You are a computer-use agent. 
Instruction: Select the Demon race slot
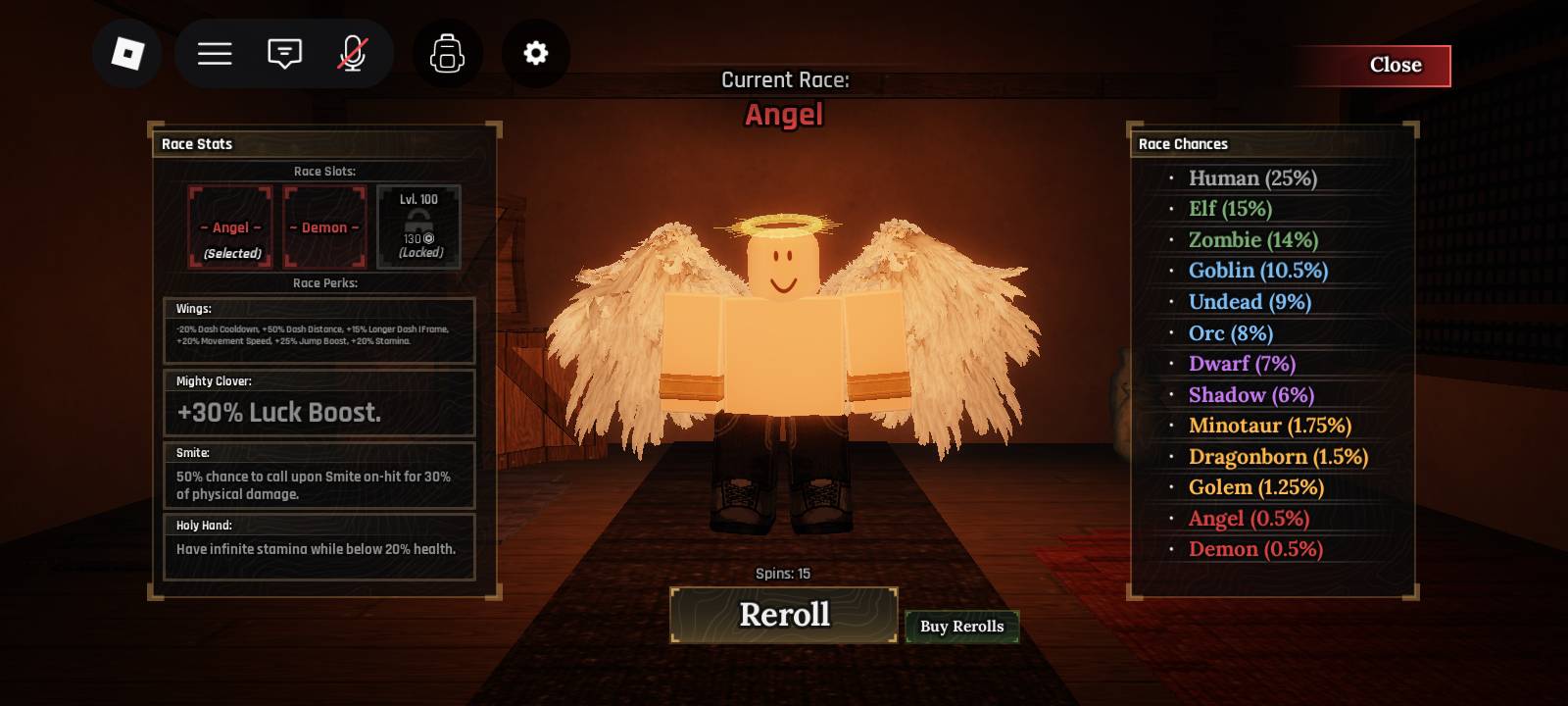[324, 227]
